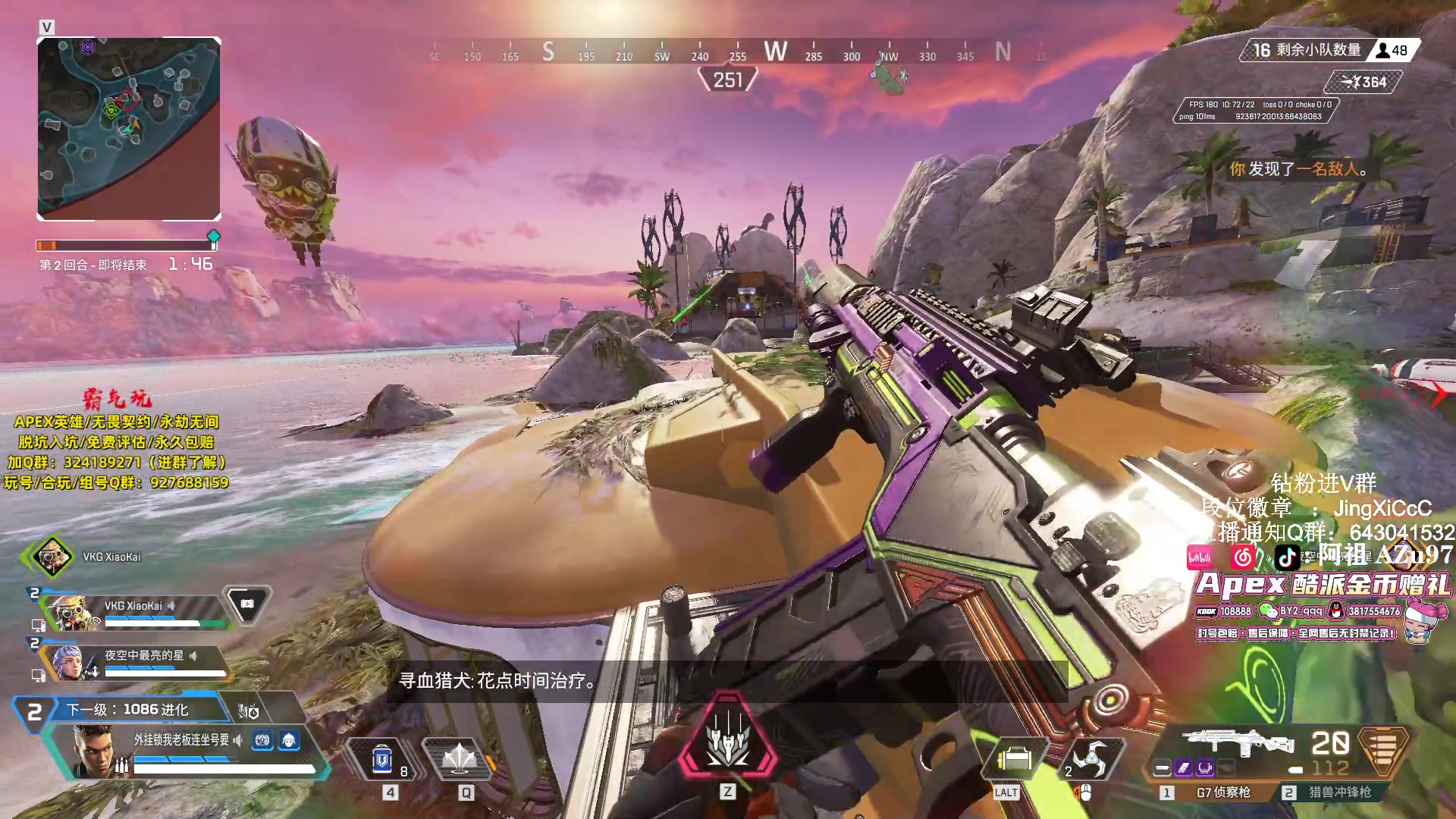Open the minimap in the corner
The height and width of the screenshot is (819, 1456).
click(x=129, y=129)
